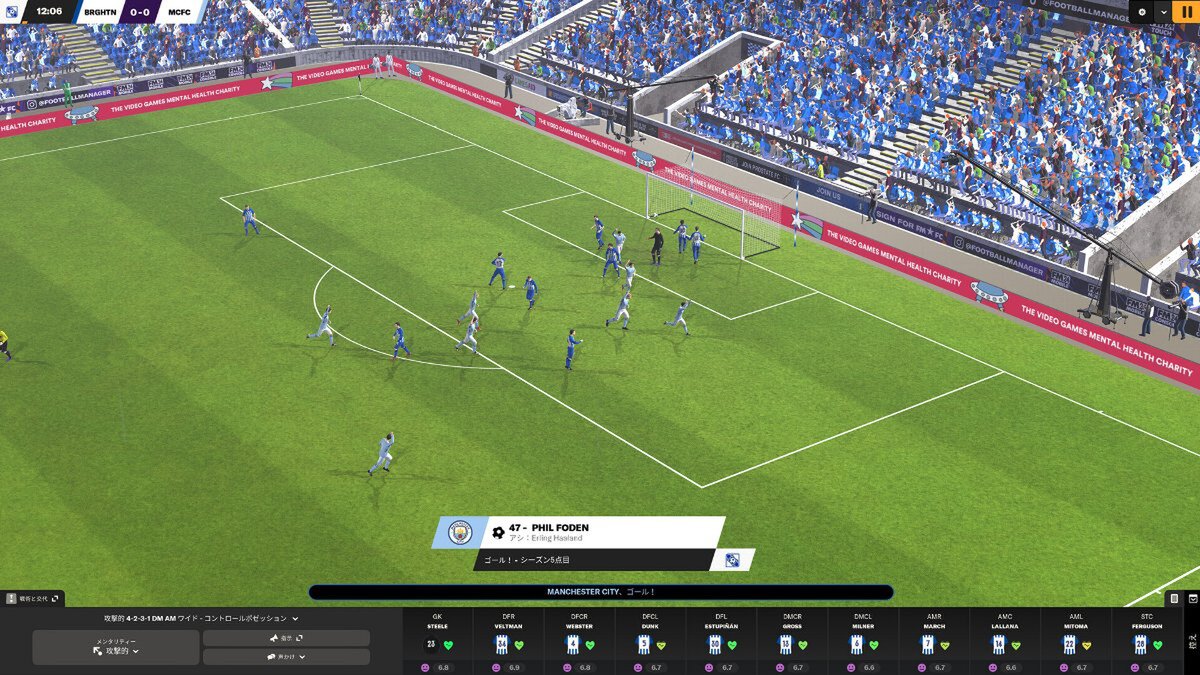
Task: Expand the dropdown arrow beside the pause button
Action: click(1164, 11)
